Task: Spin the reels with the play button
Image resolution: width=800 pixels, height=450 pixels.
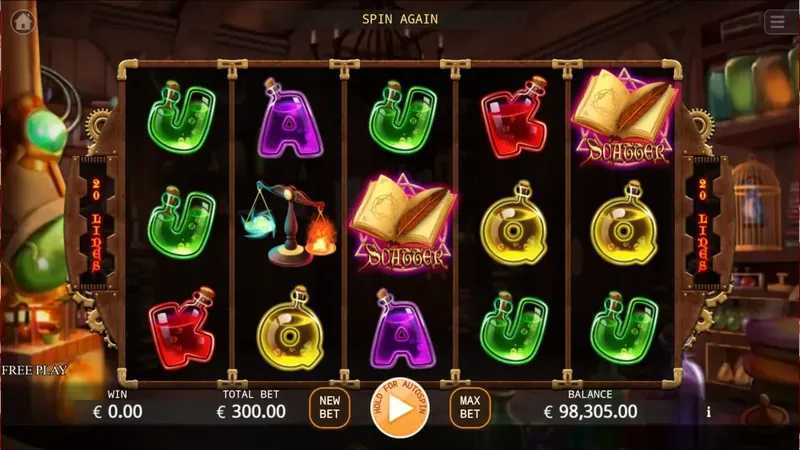Action: 399,408
